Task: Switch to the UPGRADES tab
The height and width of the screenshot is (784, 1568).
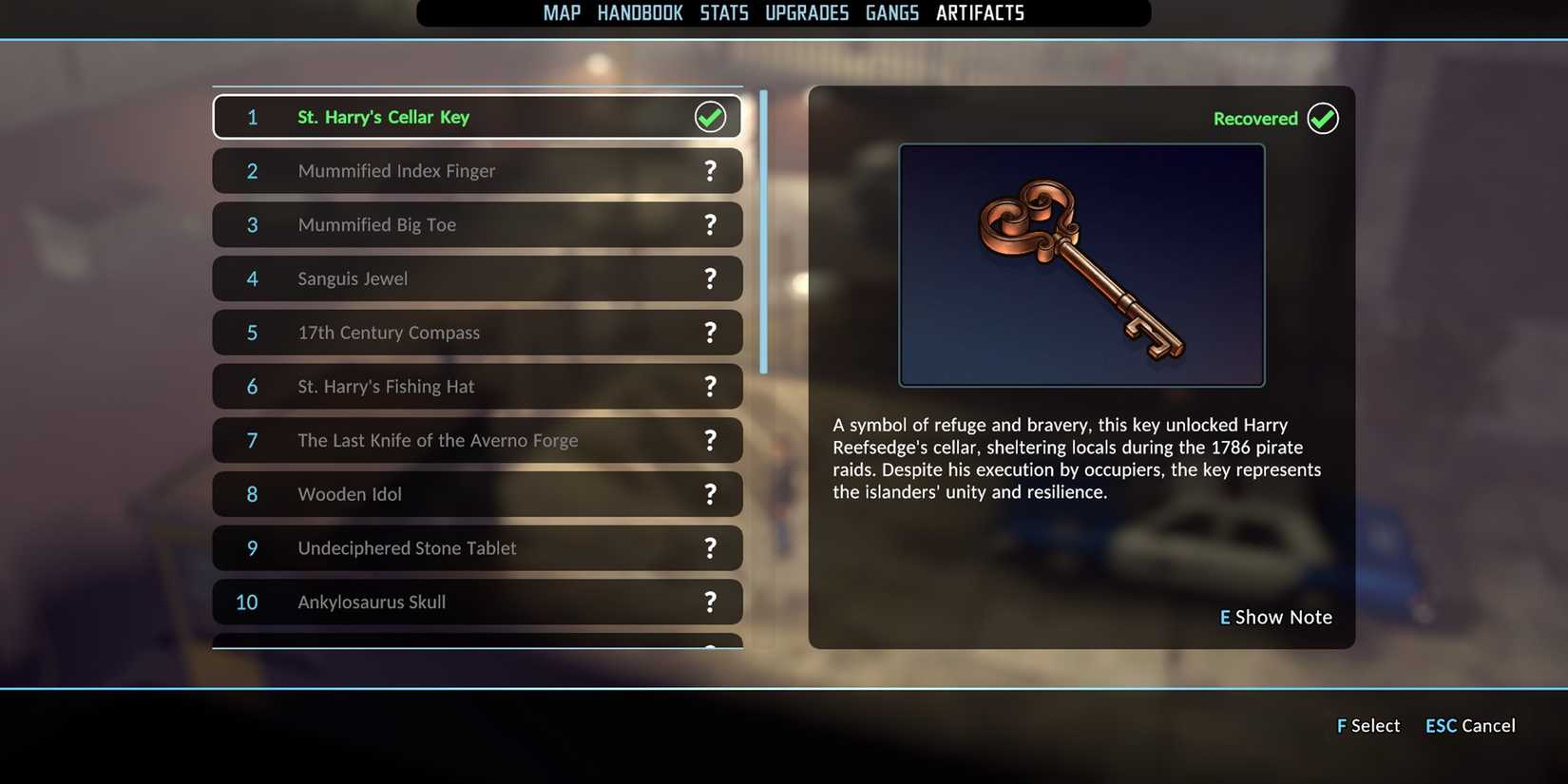Action: pyautogui.click(x=807, y=12)
